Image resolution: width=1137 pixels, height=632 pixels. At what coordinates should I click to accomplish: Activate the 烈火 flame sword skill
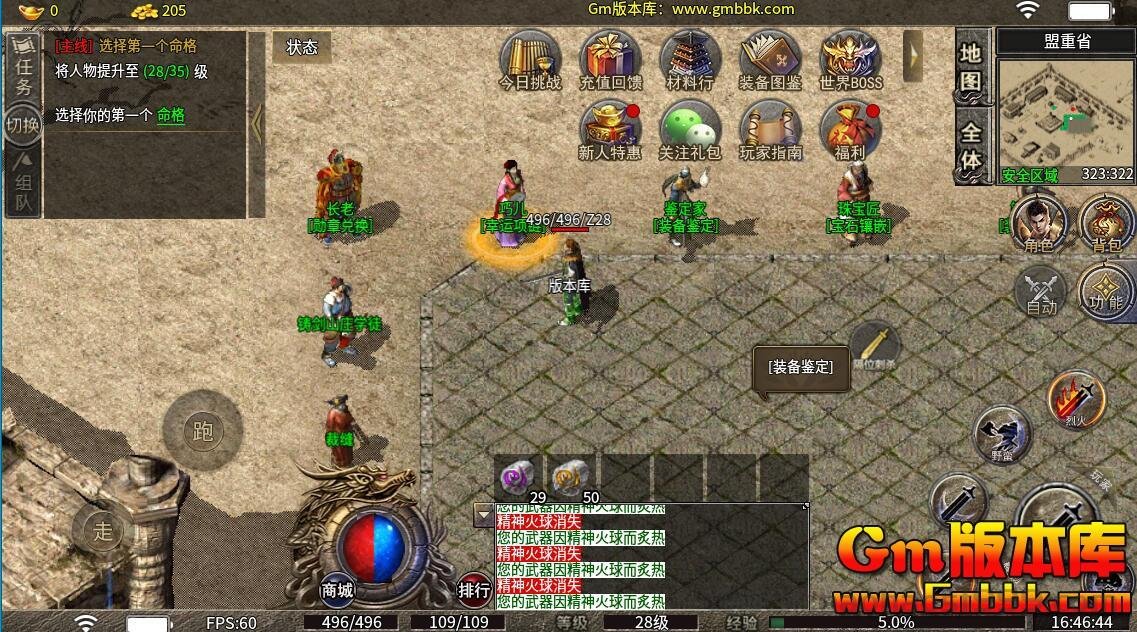(1076, 399)
